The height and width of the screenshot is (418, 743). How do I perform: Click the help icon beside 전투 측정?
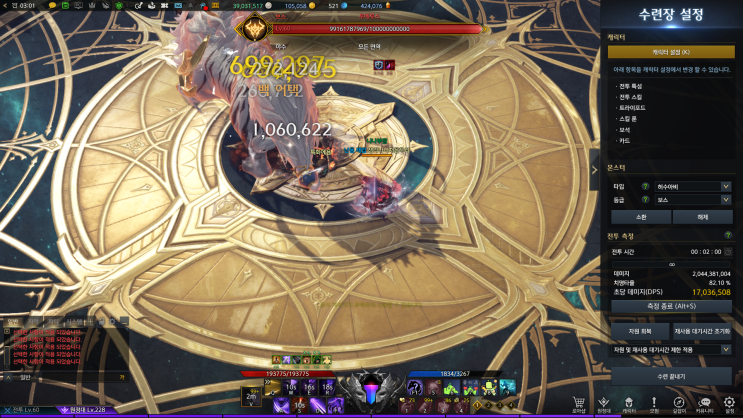tap(727, 235)
